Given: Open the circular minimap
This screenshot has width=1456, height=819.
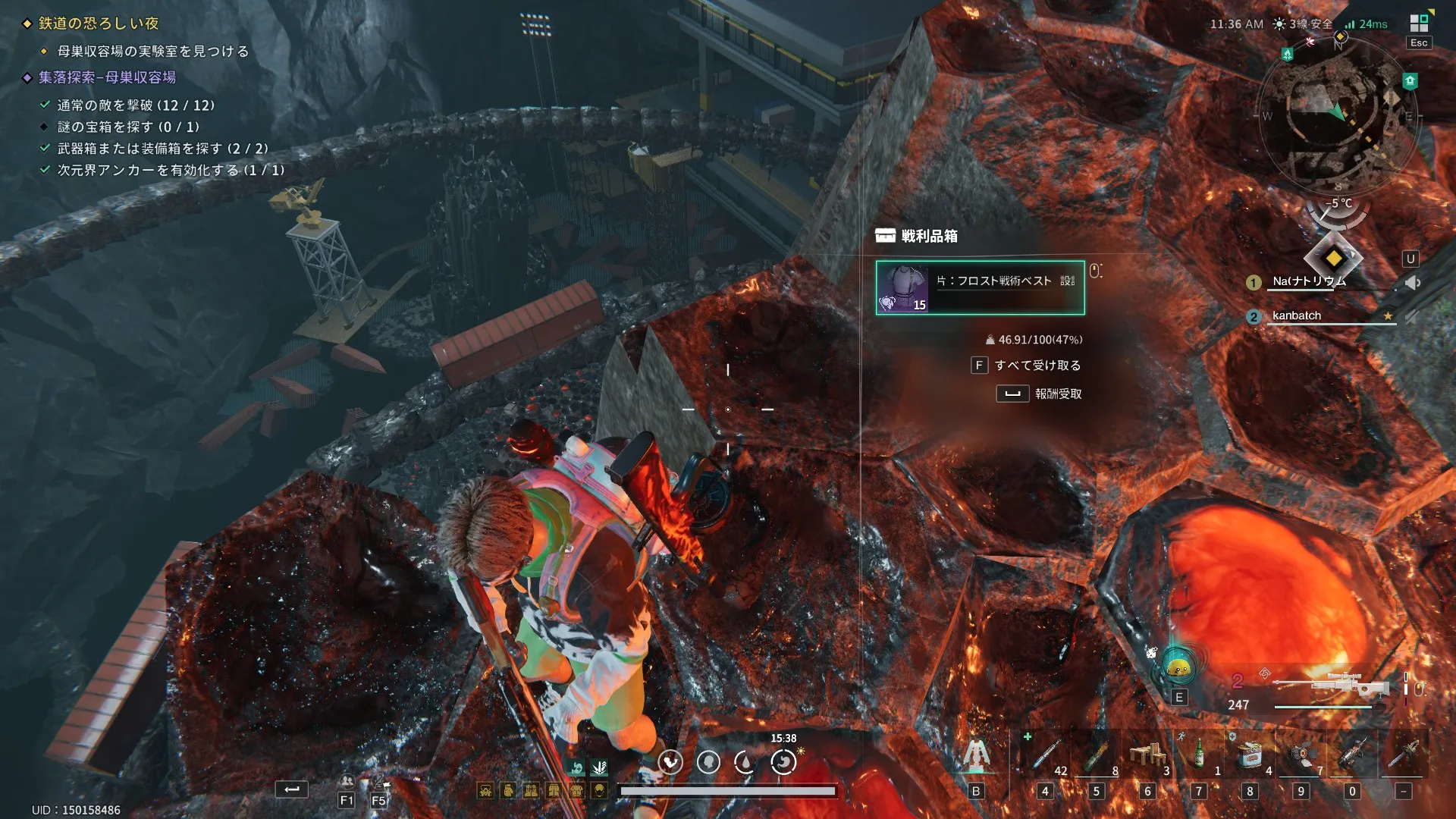Looking at the screenshot, I should [x=1338, y=115].
